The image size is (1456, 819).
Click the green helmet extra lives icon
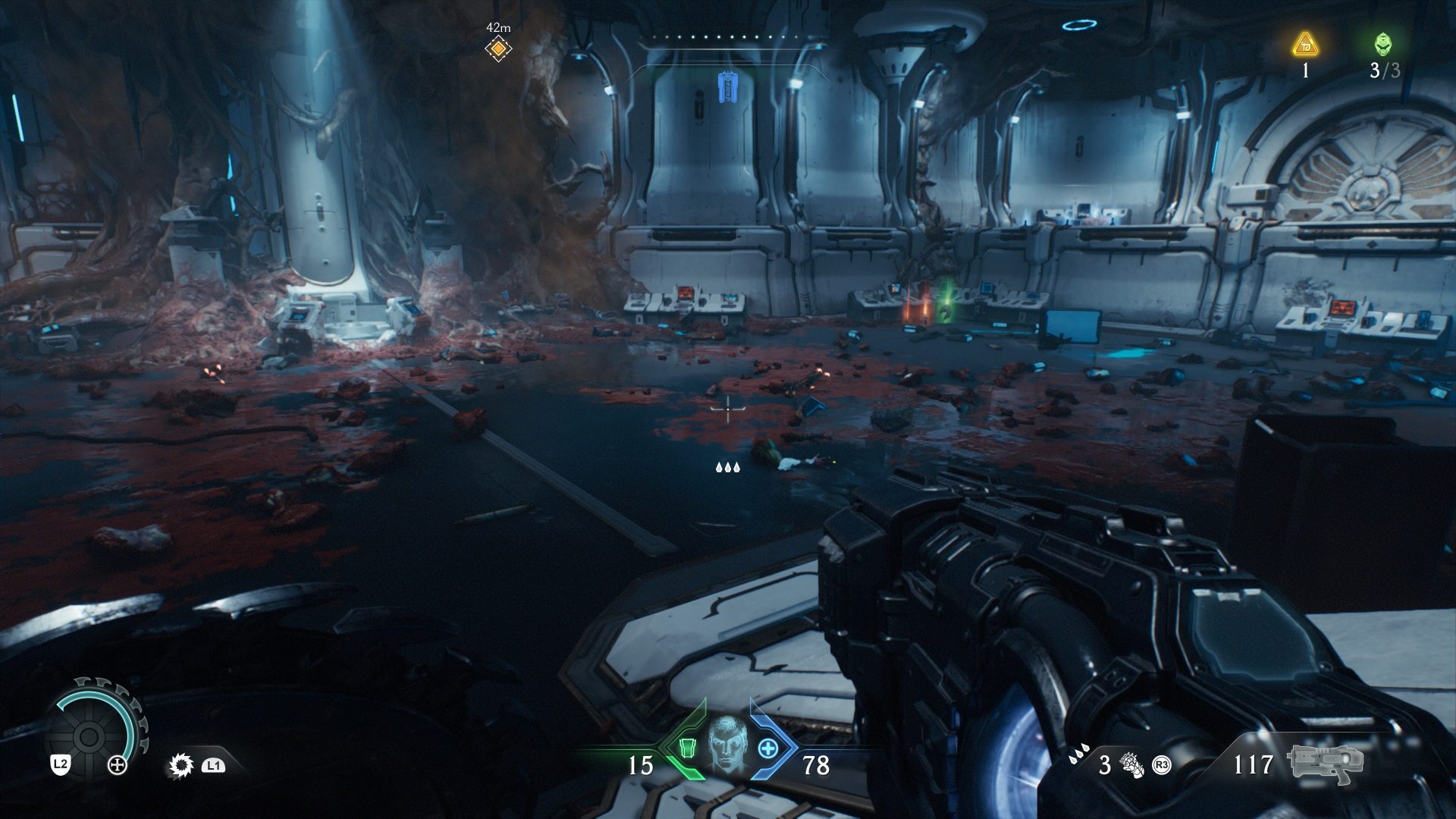point(1383,45)
